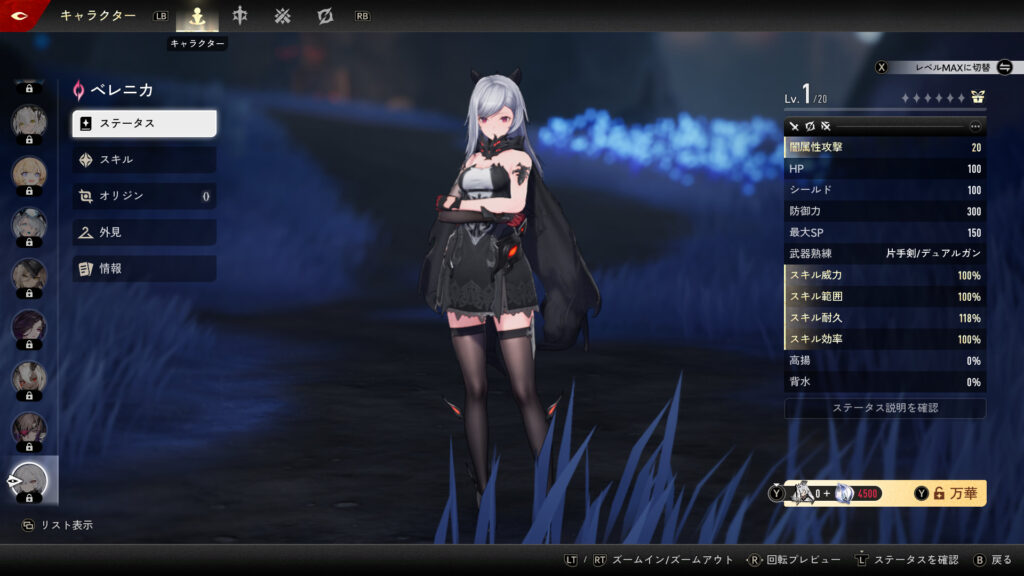The width and height of the screenshot is (1024, 576).
Task: Toggle the レベルMAXに切替 switch
Action: click(1004, 67)
